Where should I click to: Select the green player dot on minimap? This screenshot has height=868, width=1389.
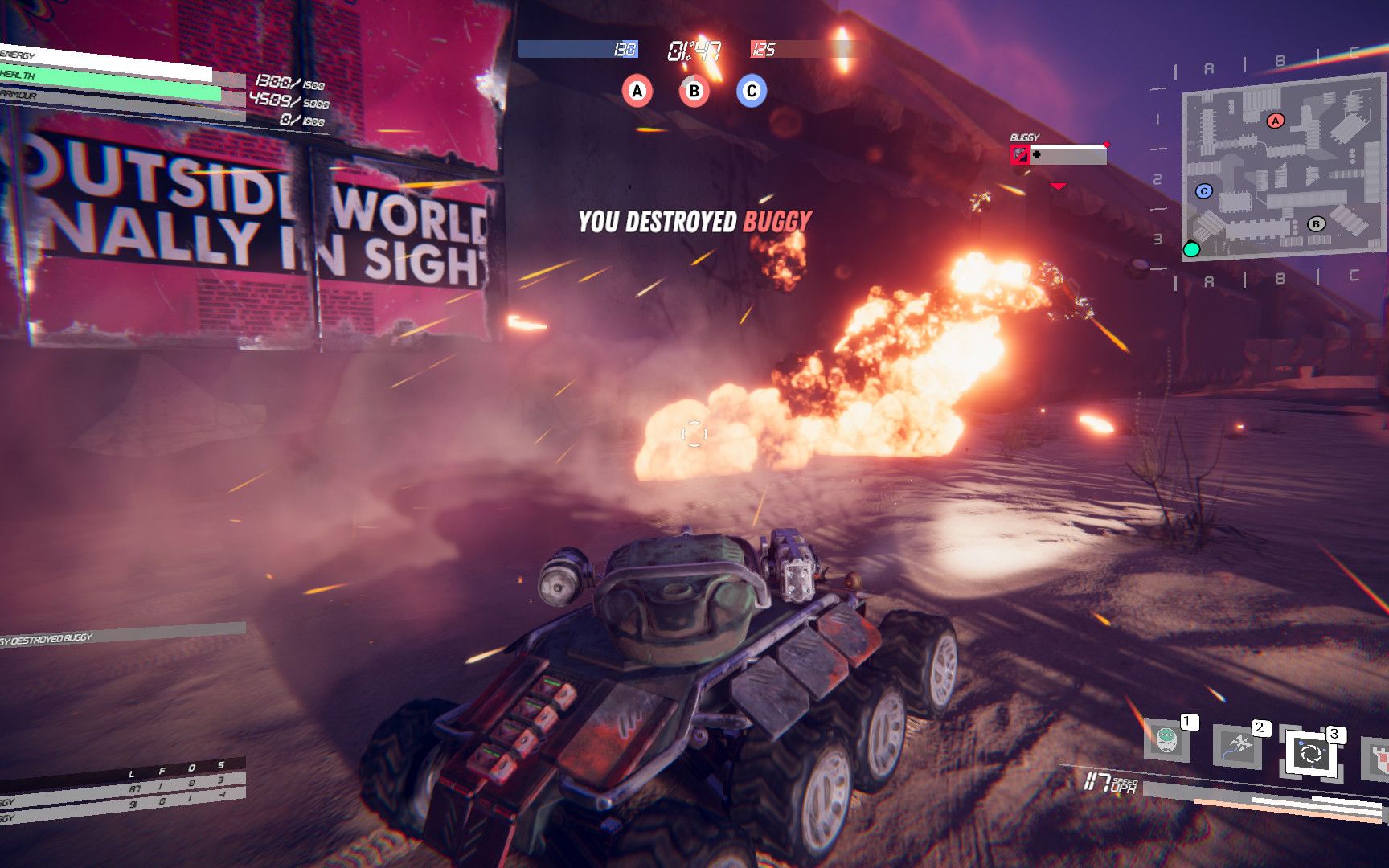click(1191, 249)
